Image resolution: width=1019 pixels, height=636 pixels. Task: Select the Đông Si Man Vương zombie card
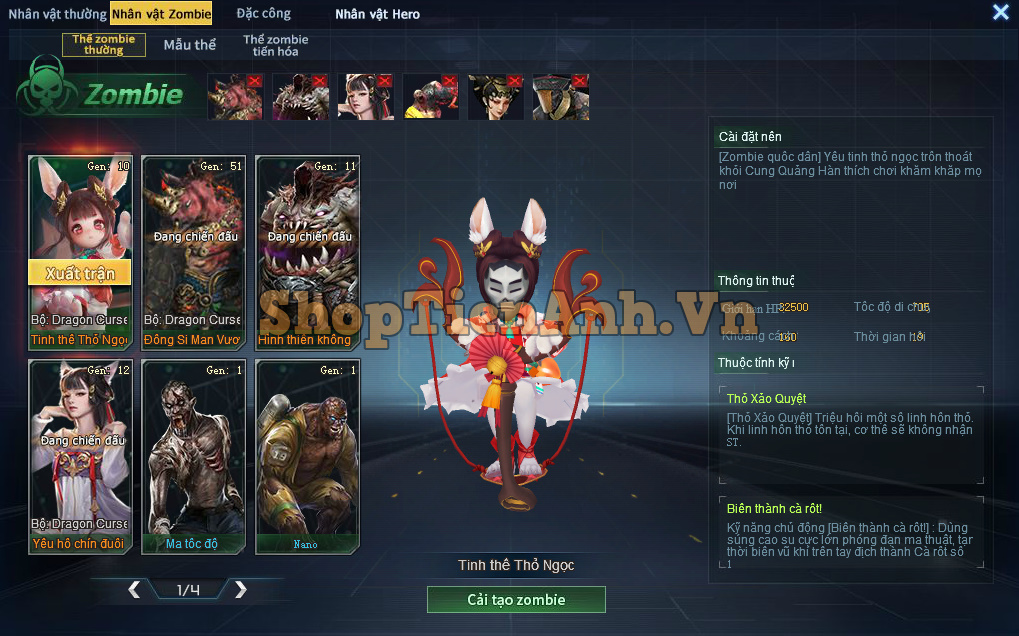[194, 252]
